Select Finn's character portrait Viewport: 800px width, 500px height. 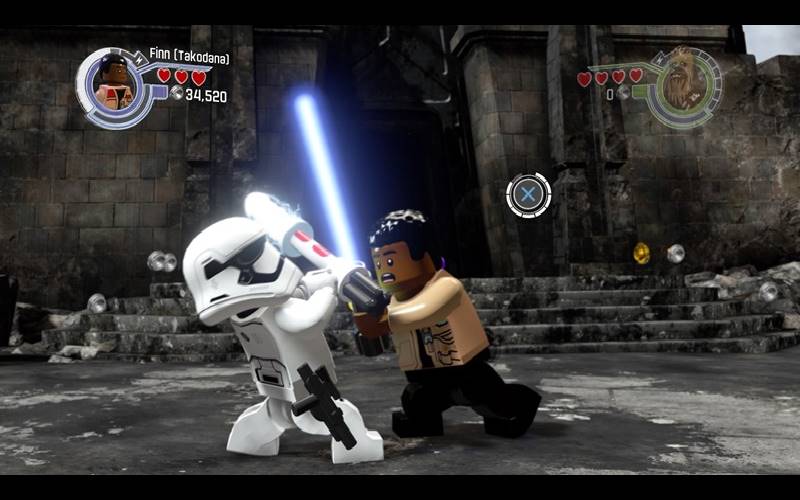[113, 86]
